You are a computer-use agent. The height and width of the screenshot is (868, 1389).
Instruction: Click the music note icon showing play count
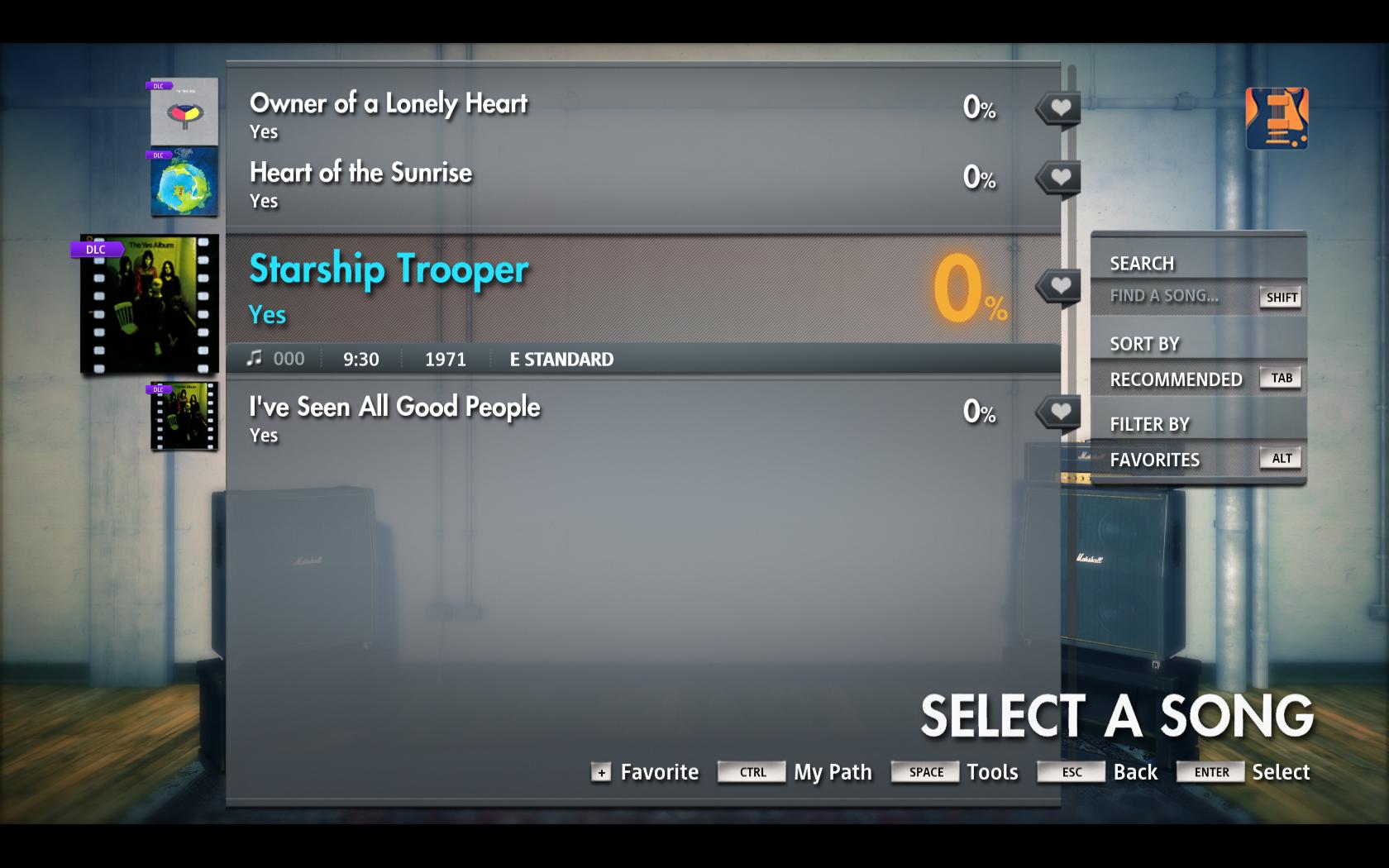coord(255,358)
